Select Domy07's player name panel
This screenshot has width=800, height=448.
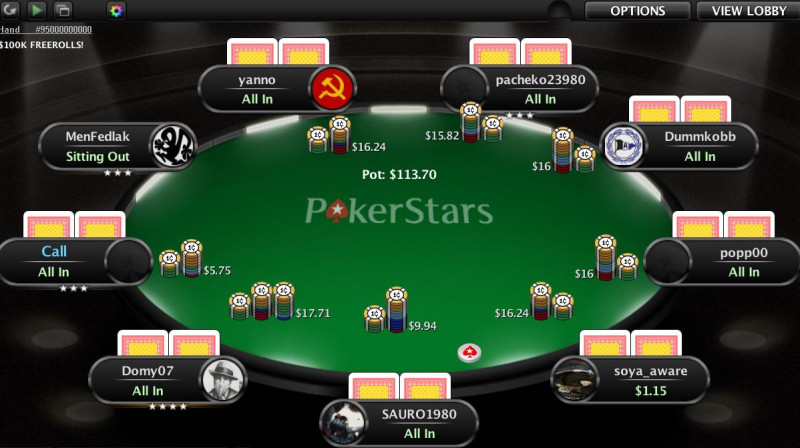(147, 381)
